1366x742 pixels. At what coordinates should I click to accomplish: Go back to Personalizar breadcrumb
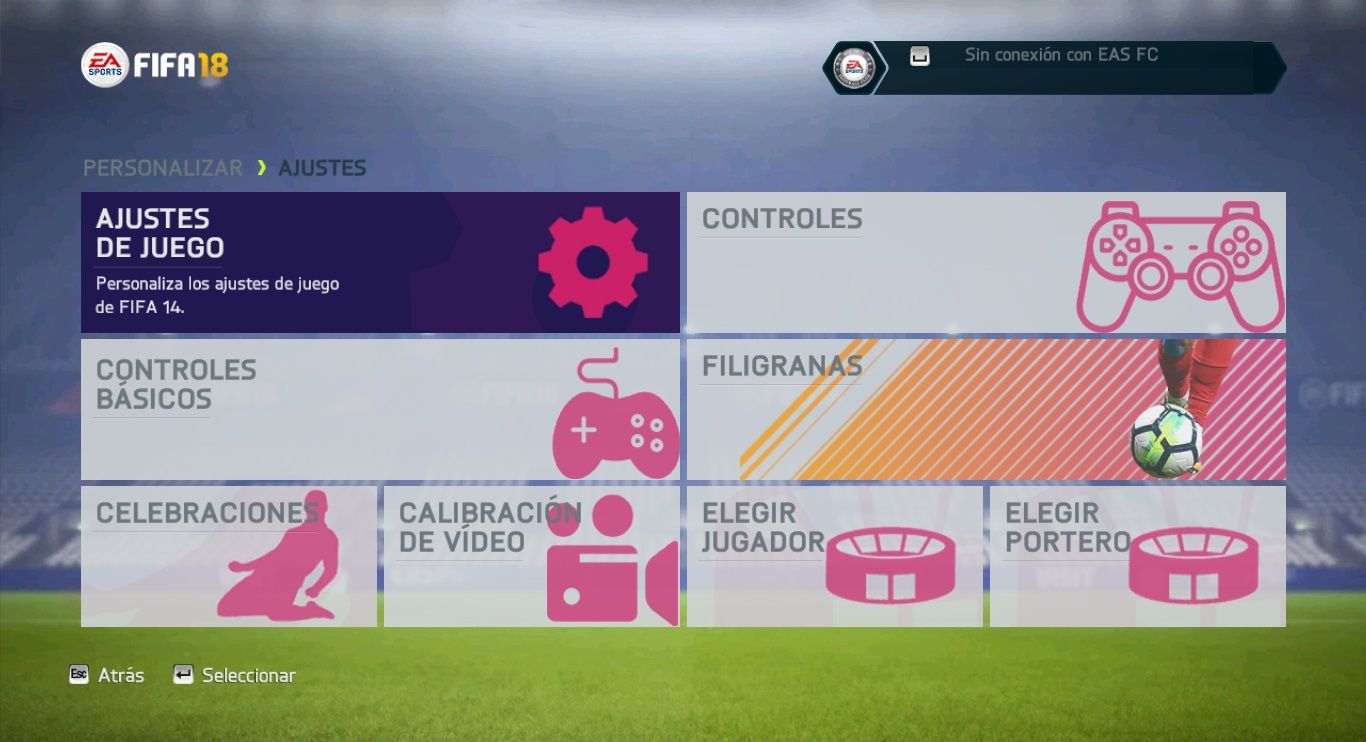coord(162,168)
